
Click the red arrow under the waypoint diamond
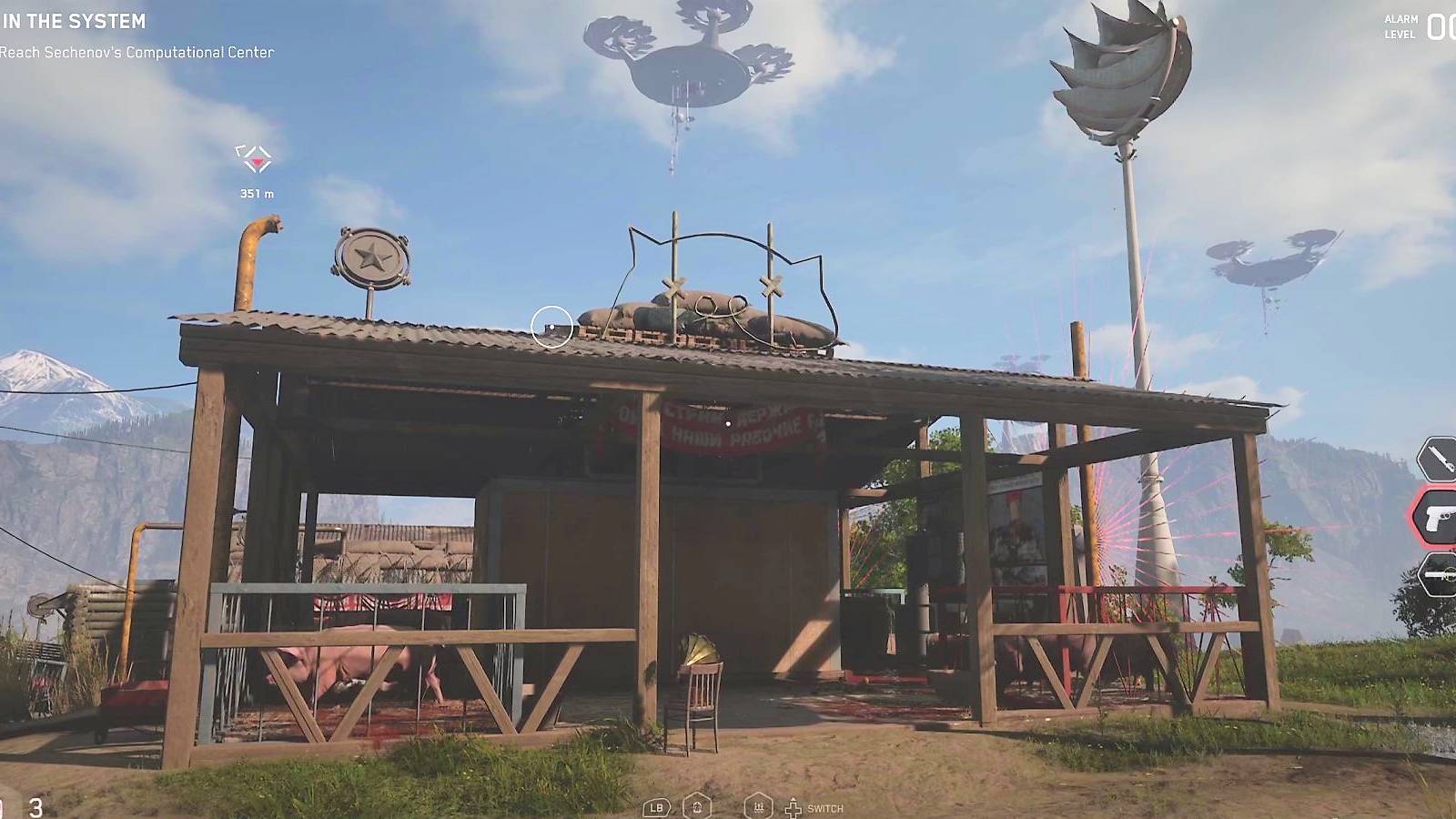(258, 164)
